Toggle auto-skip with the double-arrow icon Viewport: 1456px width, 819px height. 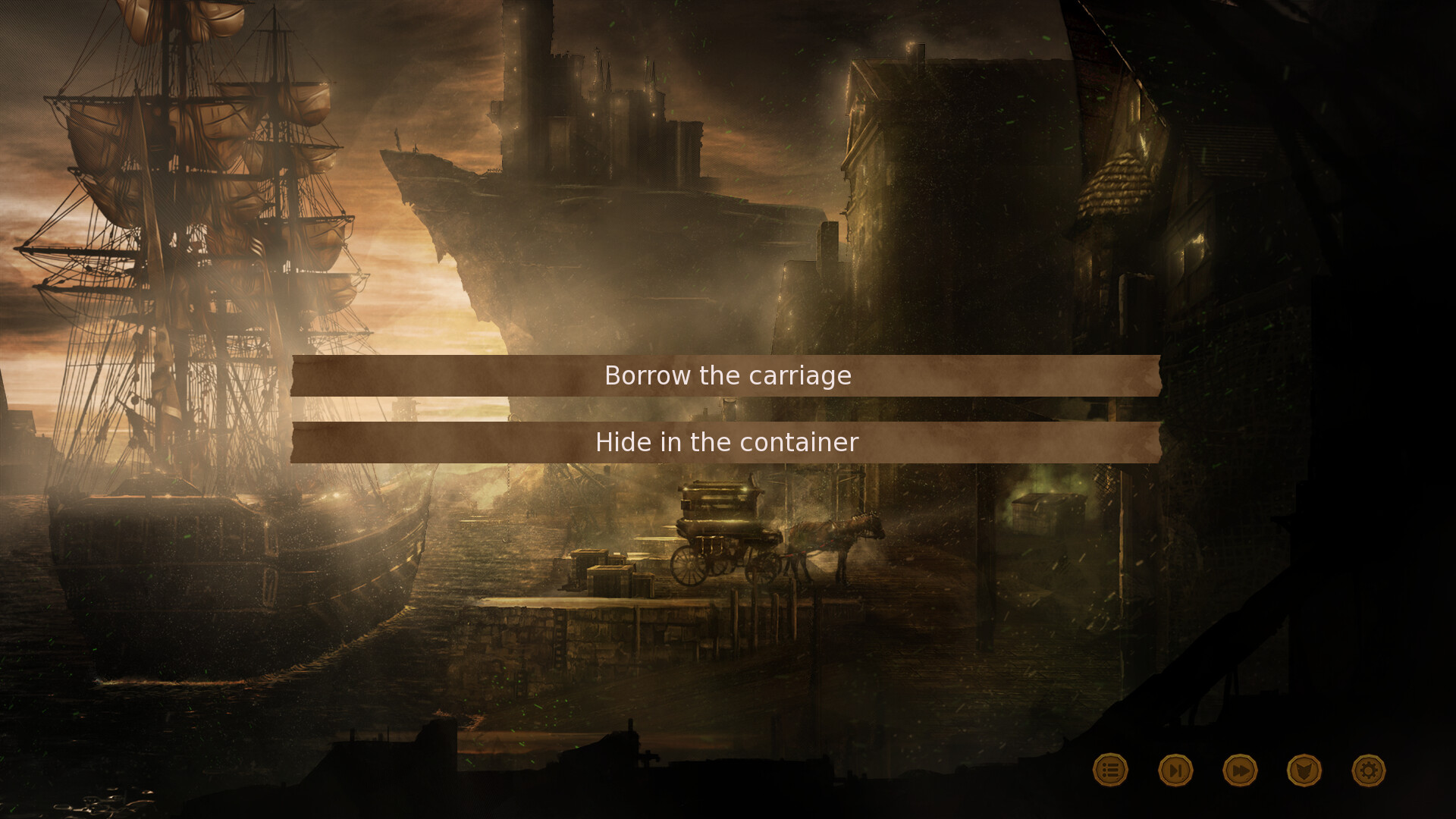(1242, 769)
